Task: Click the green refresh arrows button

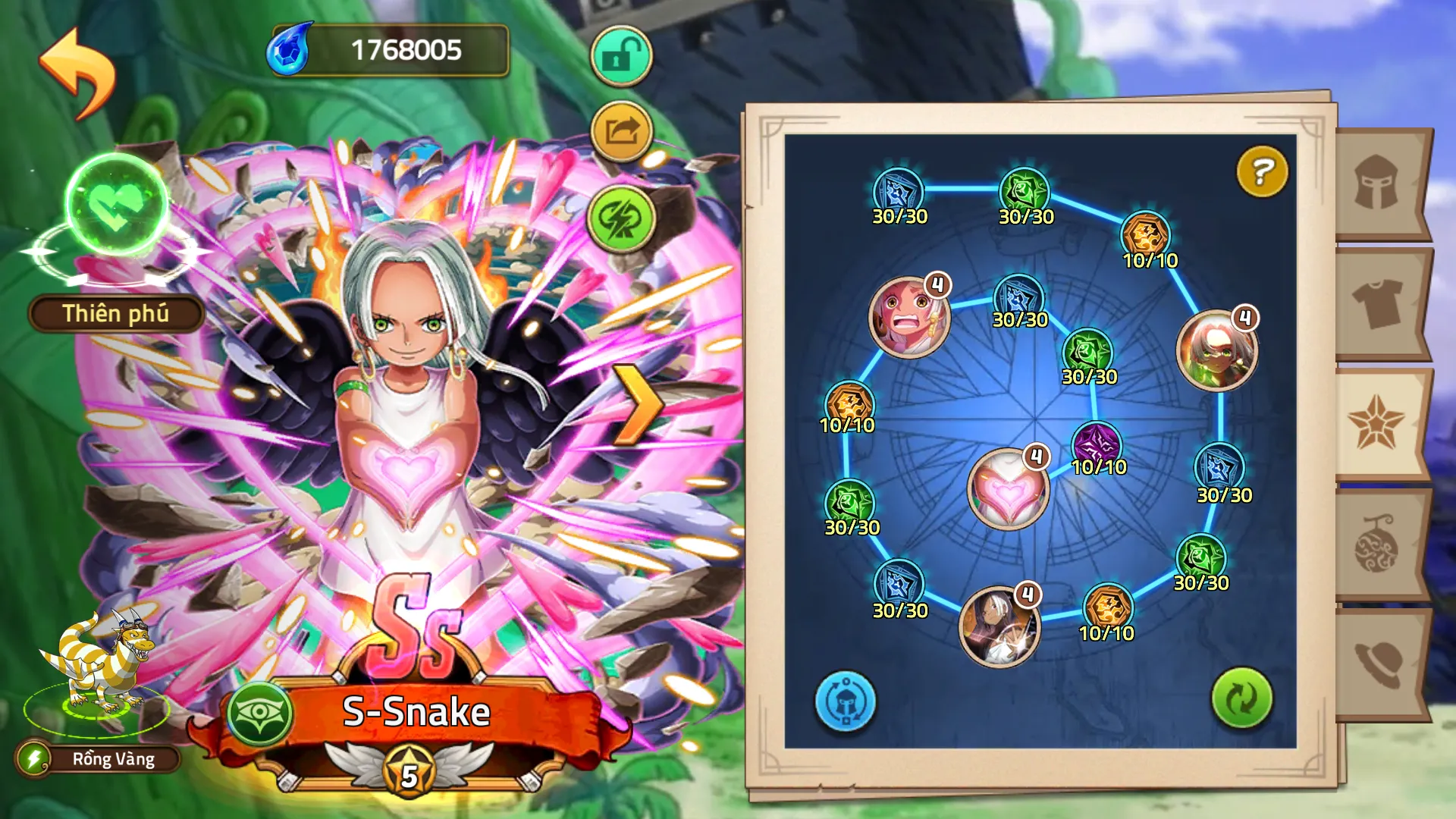Action: pyautogui.click(x=1241, y=698)
